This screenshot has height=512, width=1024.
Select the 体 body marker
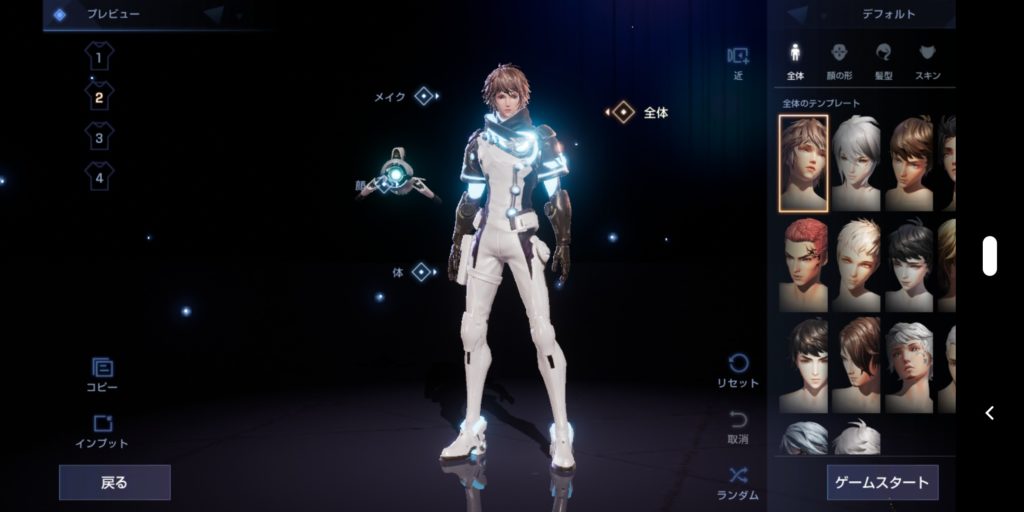421,272
